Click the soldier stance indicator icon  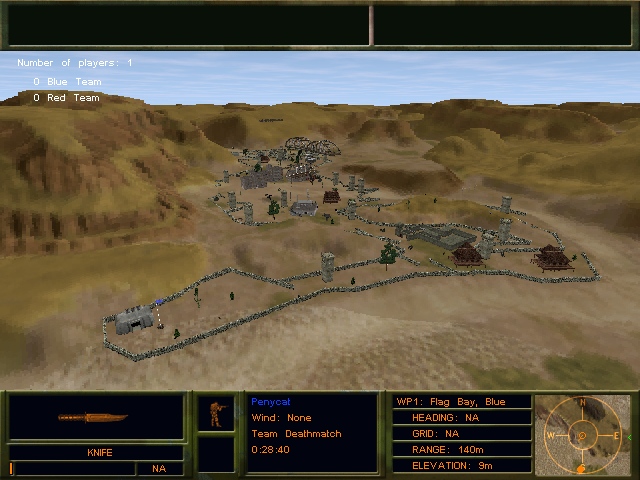click(215, 412)
